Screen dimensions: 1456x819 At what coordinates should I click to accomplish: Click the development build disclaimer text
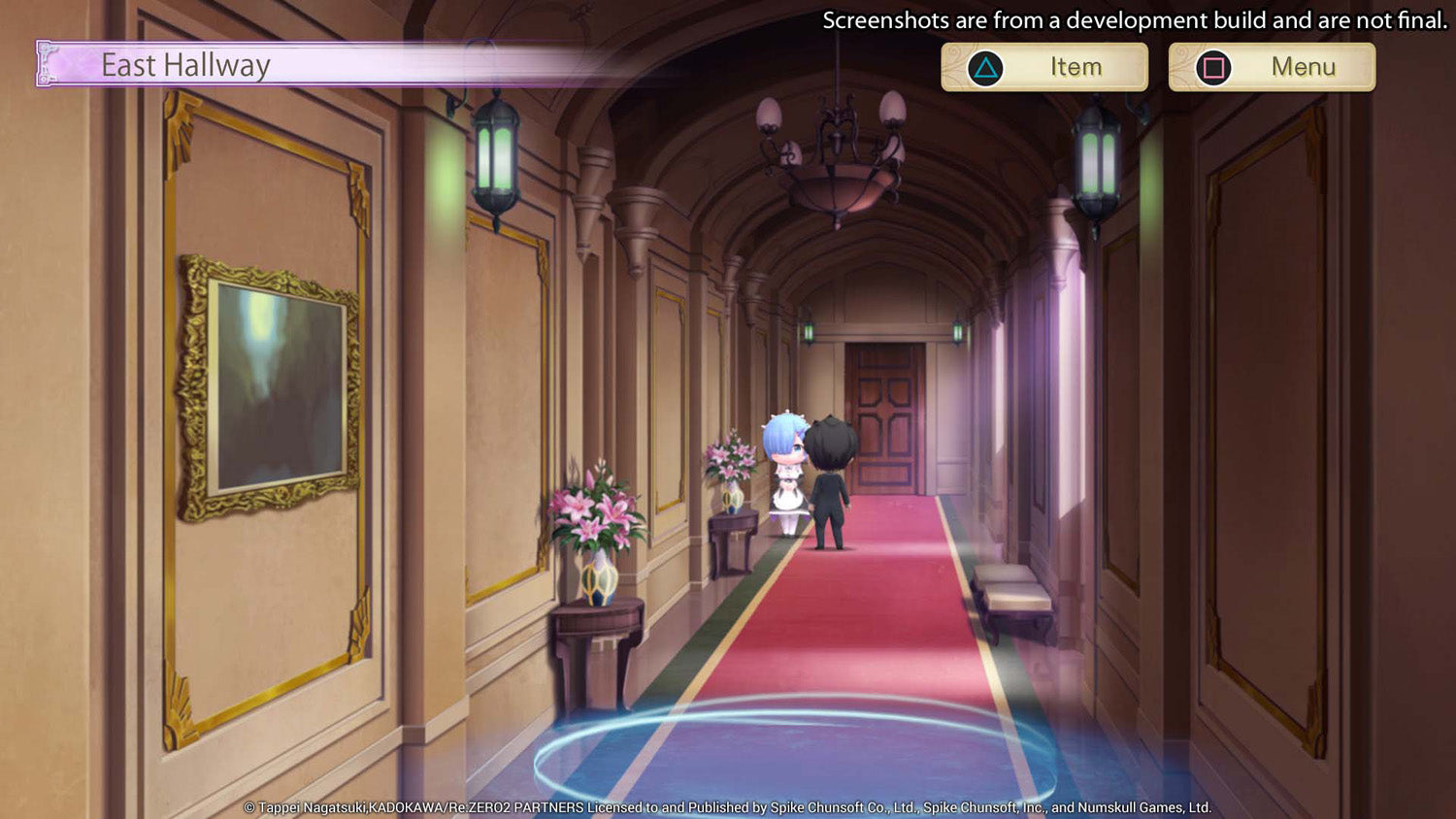click(x=1131, y=19)
